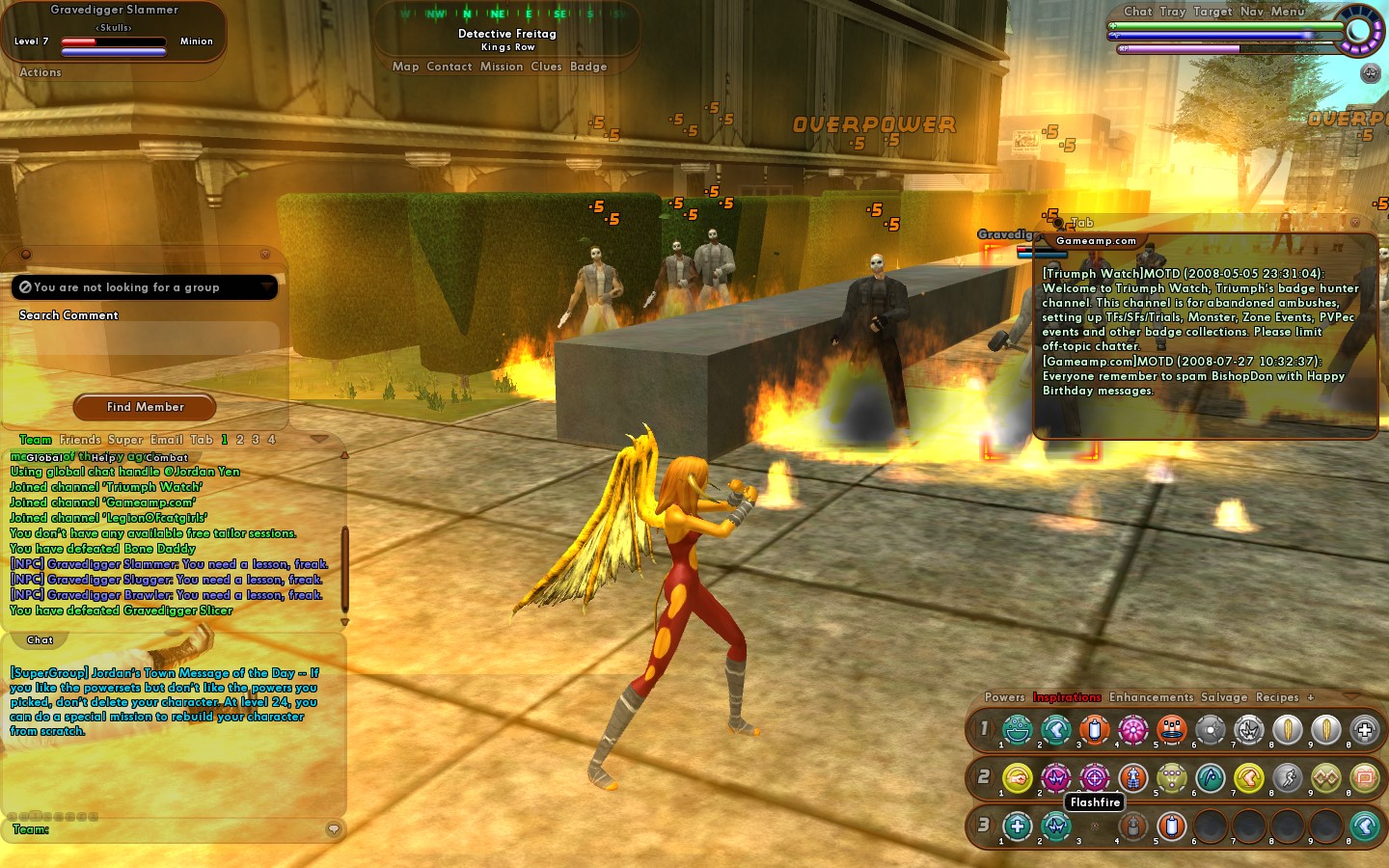This screenshot has width=1389, height=868.
Task: Switch to the Super group tab
Action: click(125, 440)
